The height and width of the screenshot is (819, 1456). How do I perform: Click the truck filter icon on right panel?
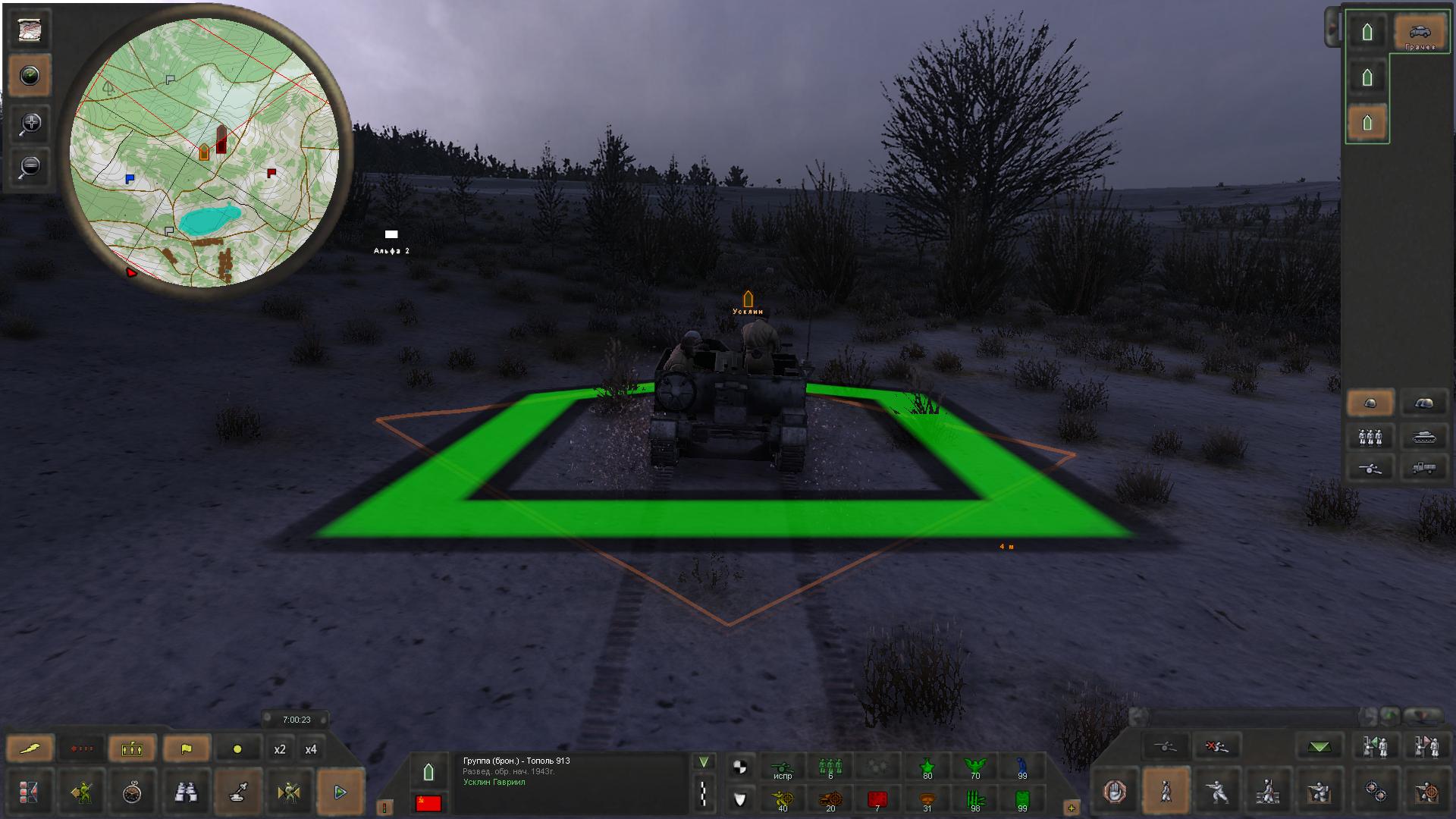(x=1425, y=469)
